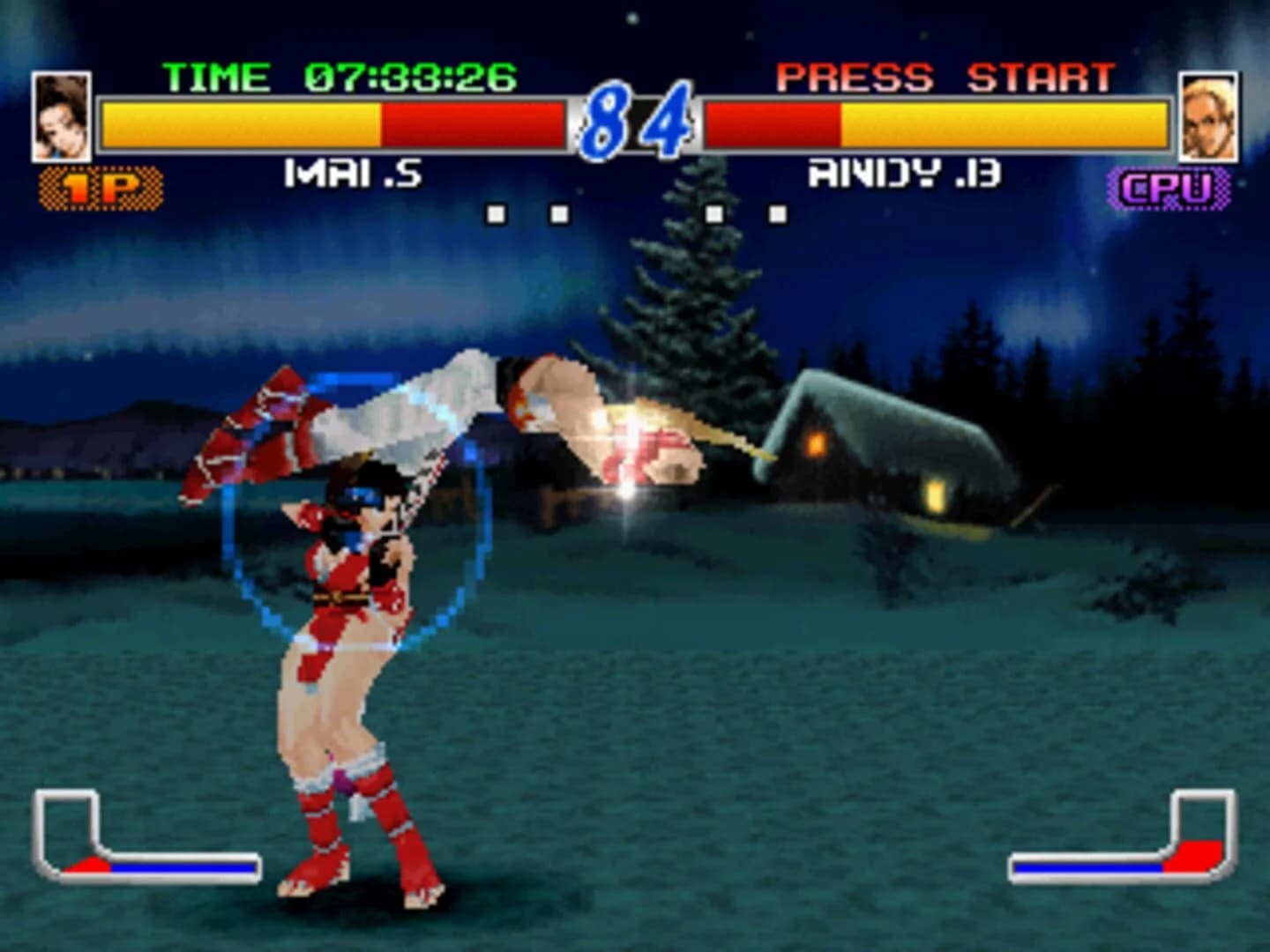The width and height of the screenshot is (1270, 952).
Task: Click Andy's depleted red health bar
Action: pos(772,123)
